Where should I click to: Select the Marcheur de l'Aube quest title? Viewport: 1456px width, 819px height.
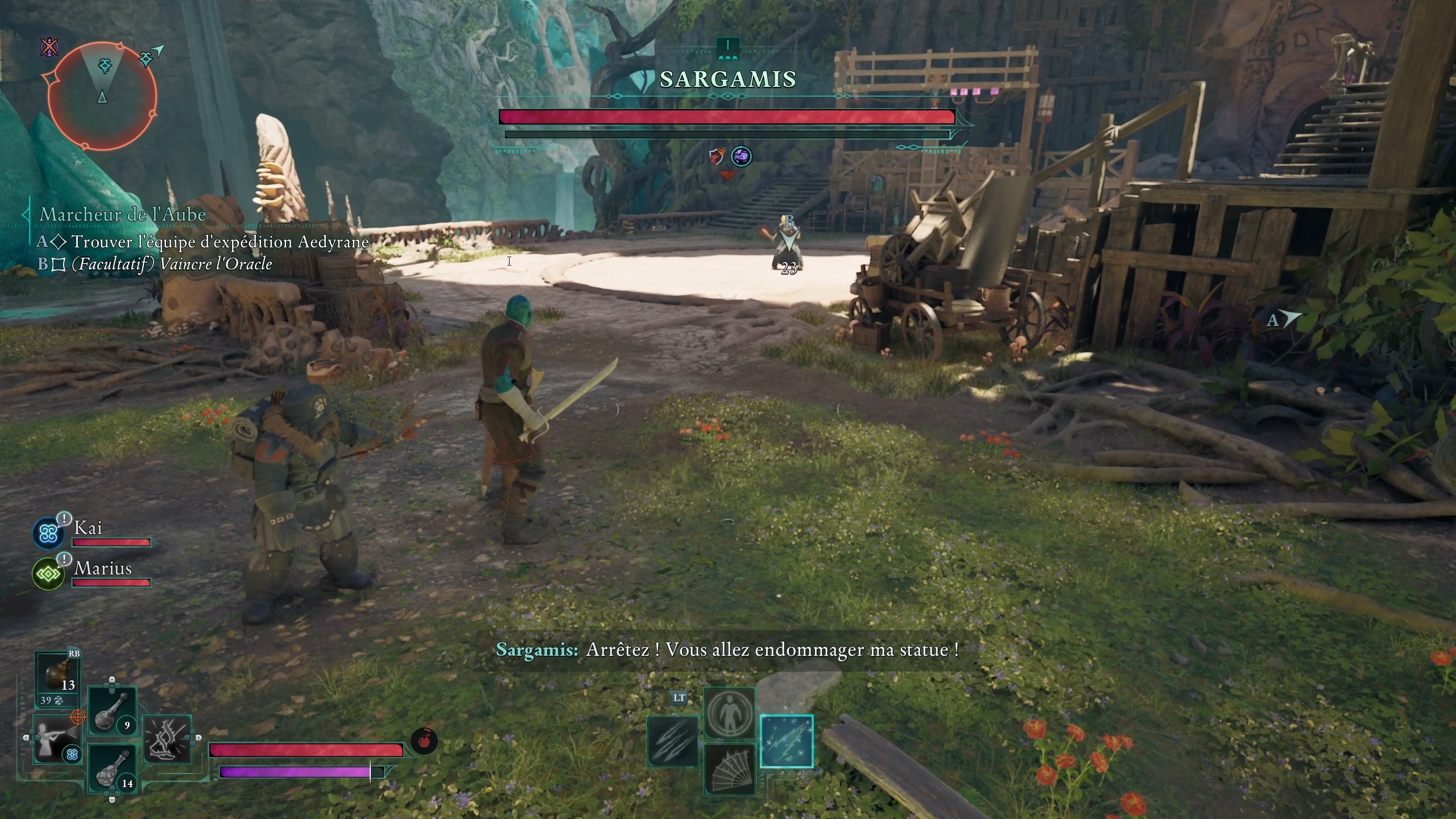122,214
